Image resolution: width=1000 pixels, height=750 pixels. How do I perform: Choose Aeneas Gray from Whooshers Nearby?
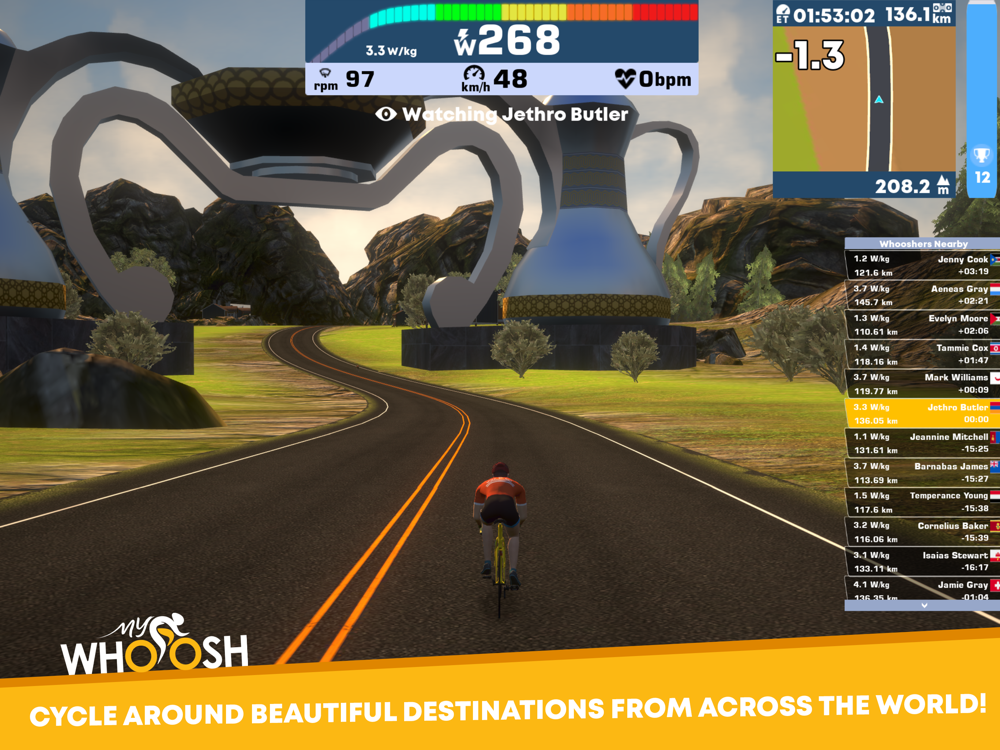[922, 294]
